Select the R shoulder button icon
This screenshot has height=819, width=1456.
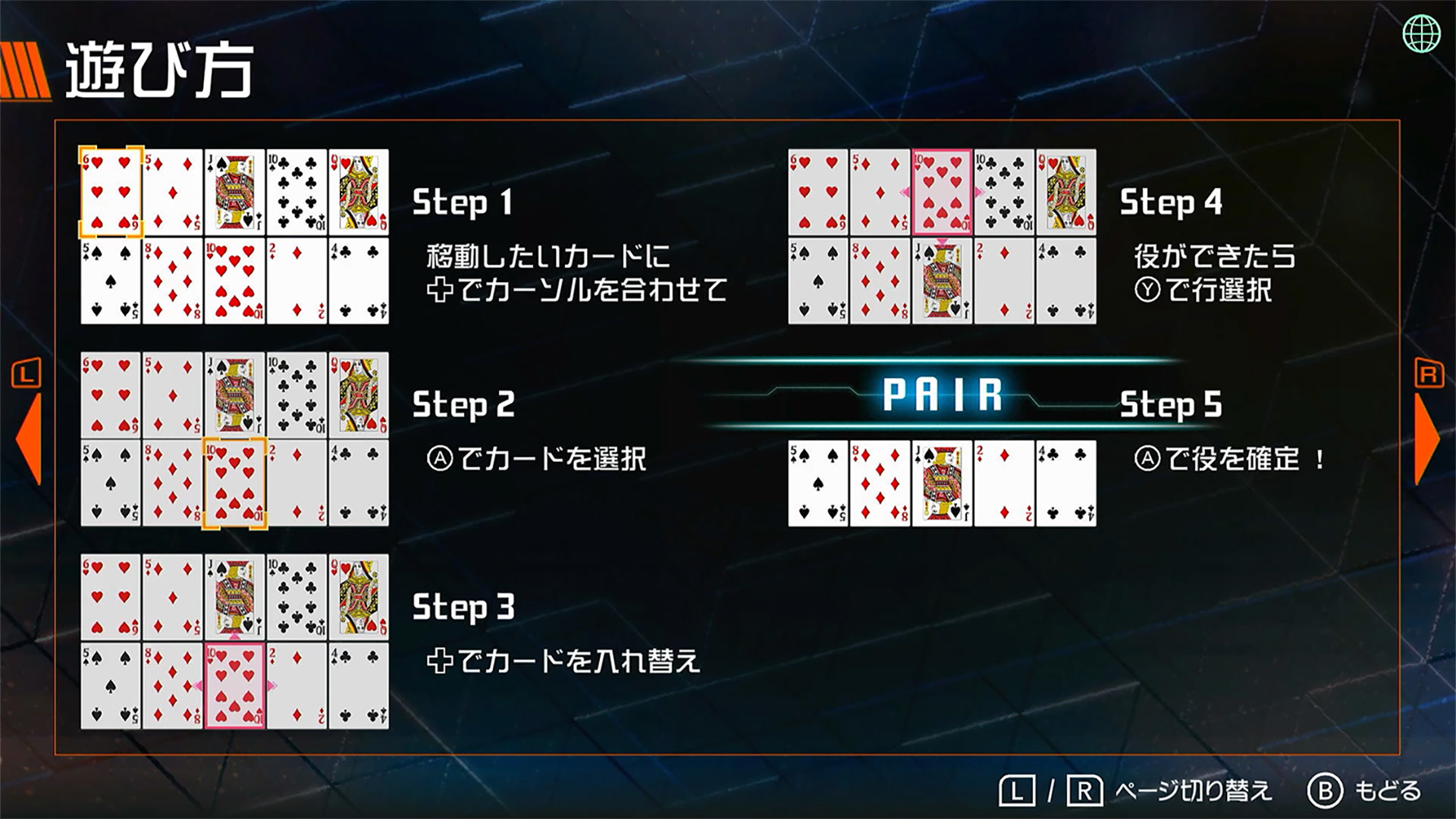coord(1429,373)
